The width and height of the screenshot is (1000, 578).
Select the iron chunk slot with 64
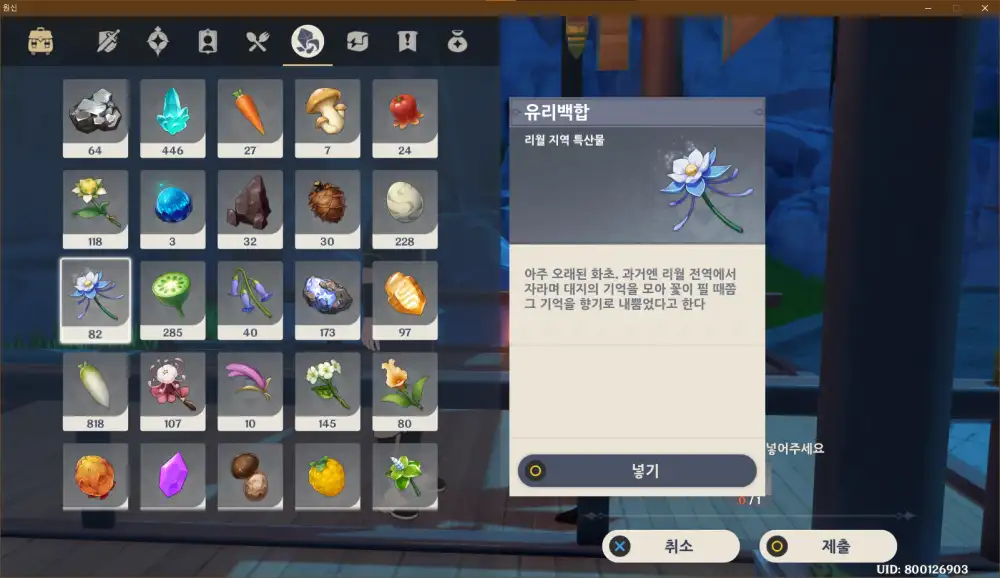click(x=95, y=118)
